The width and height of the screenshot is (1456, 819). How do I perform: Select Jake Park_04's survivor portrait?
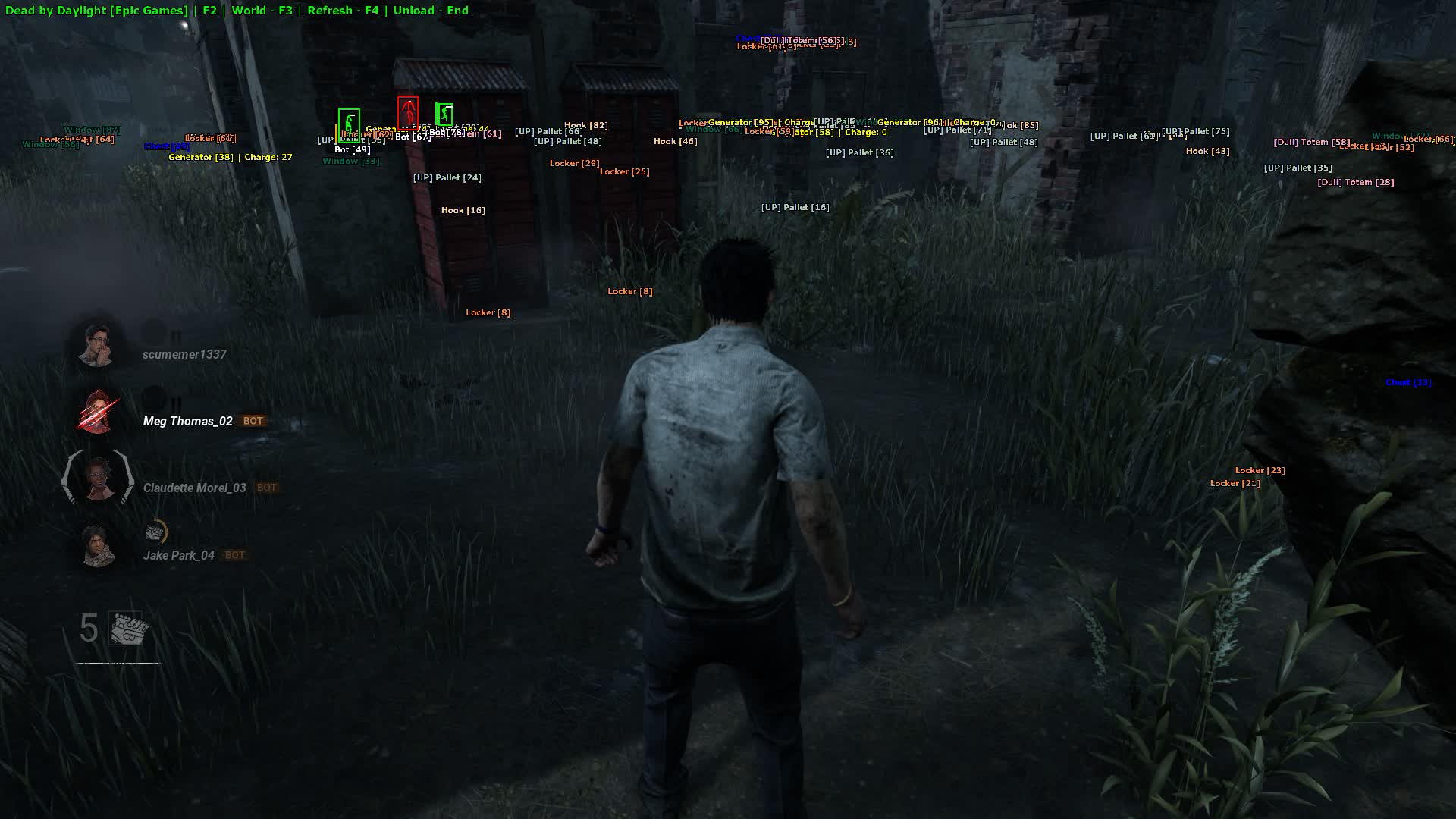coord(98,545)
